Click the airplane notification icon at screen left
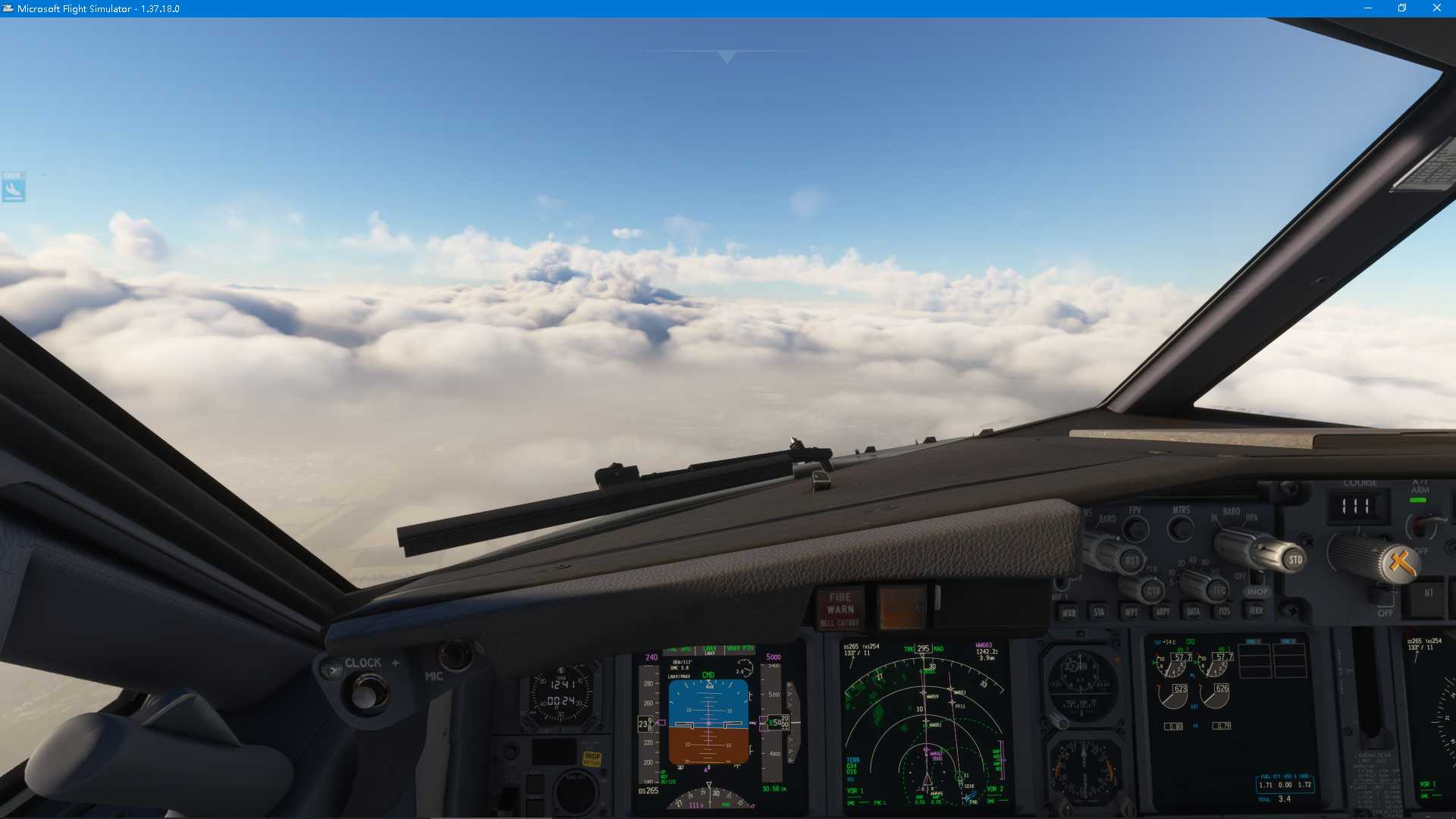 13,187
